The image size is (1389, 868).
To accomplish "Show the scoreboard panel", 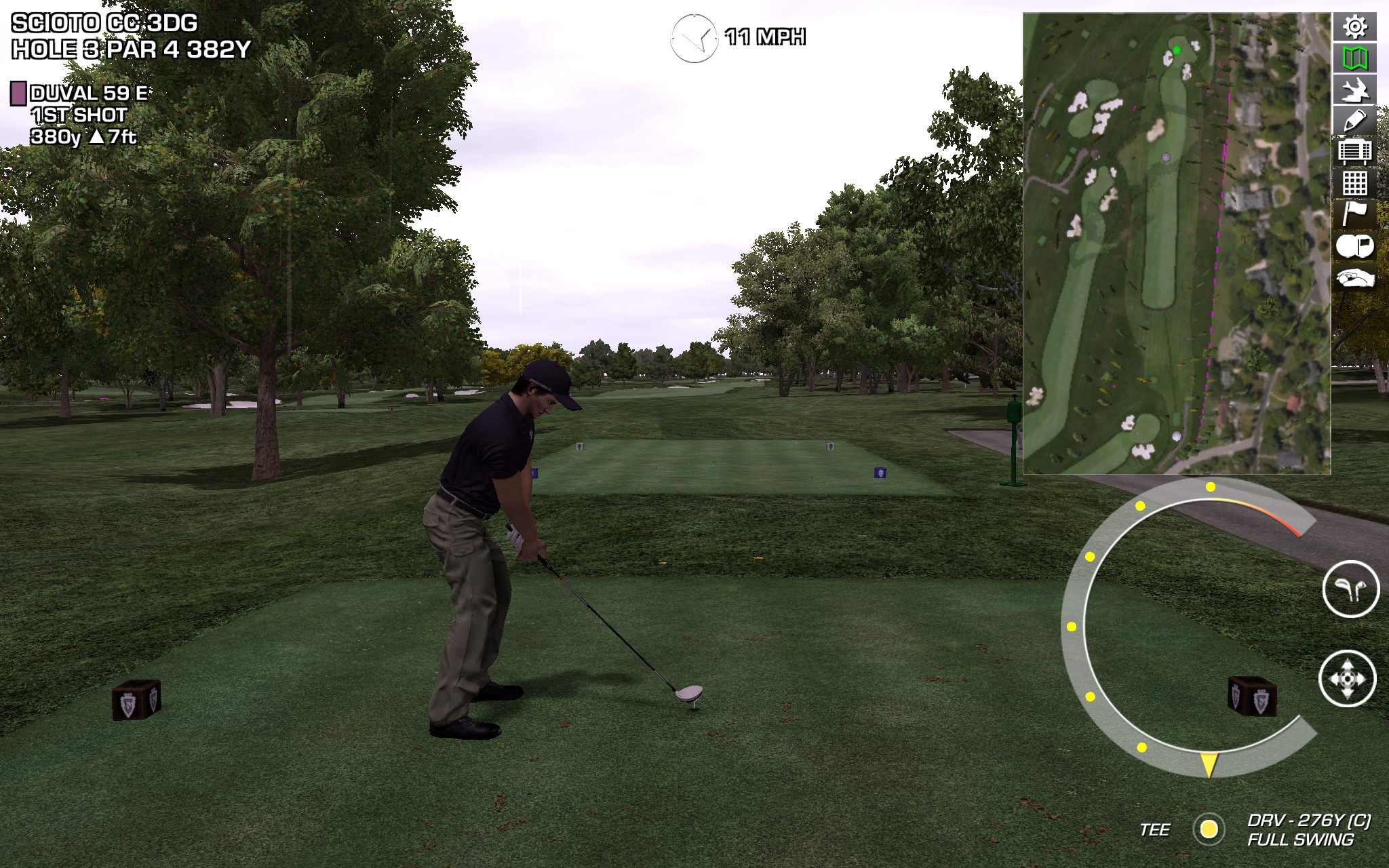I will pos(1354,152).
